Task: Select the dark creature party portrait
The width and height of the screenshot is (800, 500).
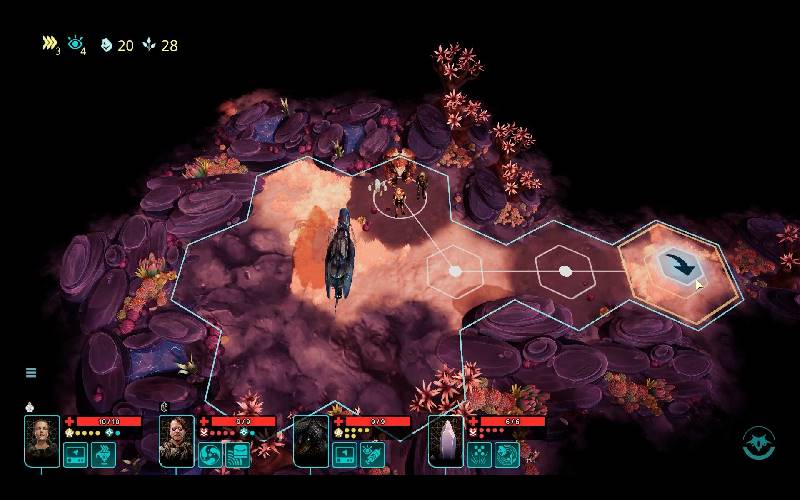Action: 311,441
